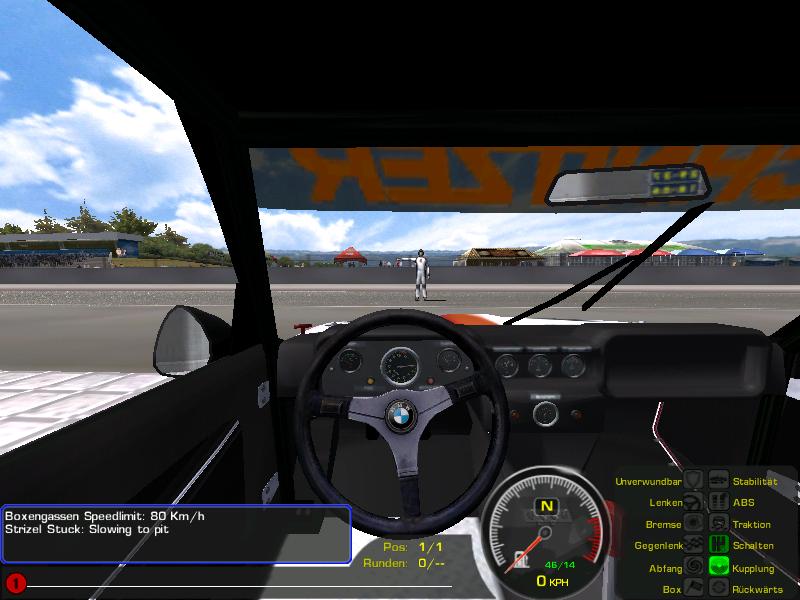Click the red warning icon on track bar

coord(15,582)
